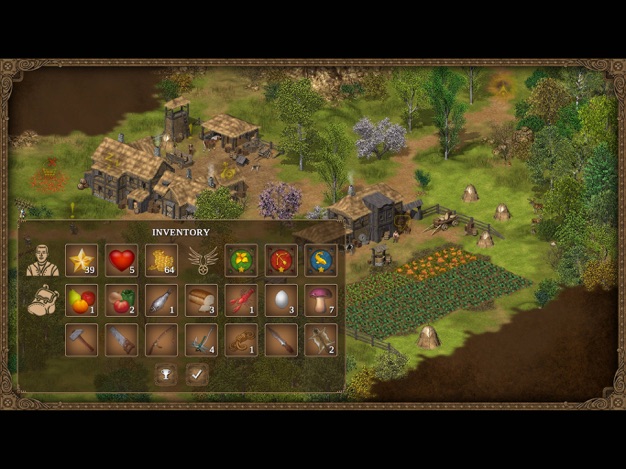Choose the hammer tool slot
Viewport: 626px width, 469px height.
pos(81,340)
